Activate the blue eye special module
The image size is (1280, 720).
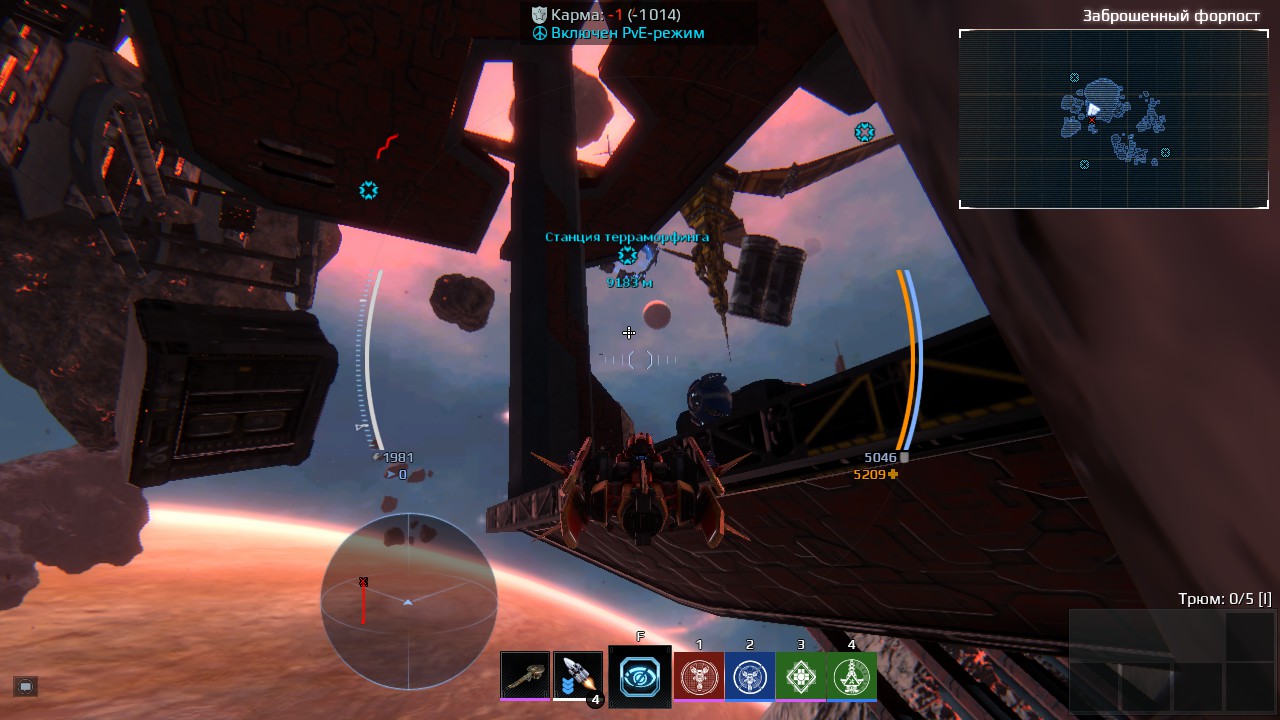point(640,677)
